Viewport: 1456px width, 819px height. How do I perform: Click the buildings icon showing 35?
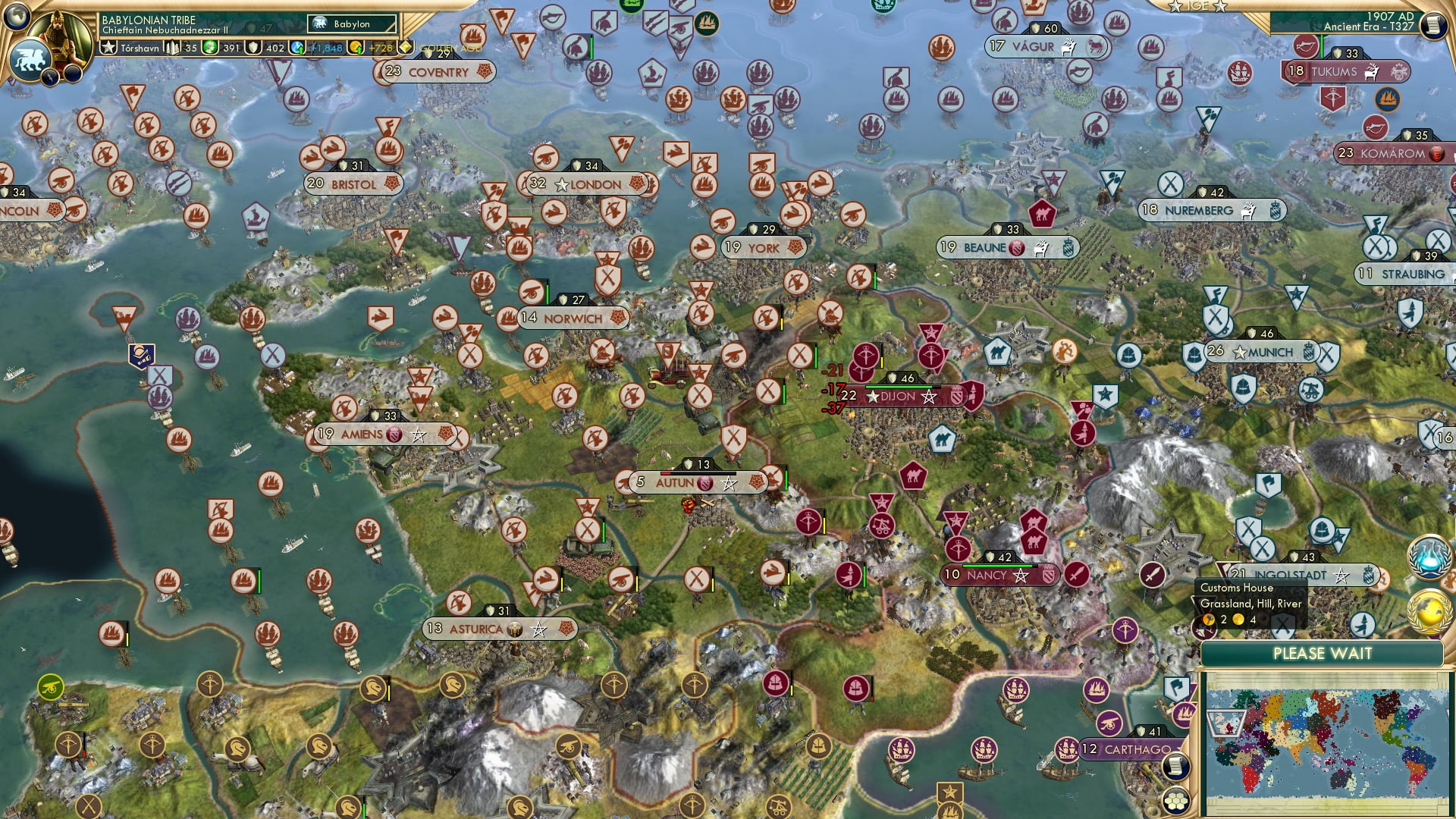[x=171, y=47]
